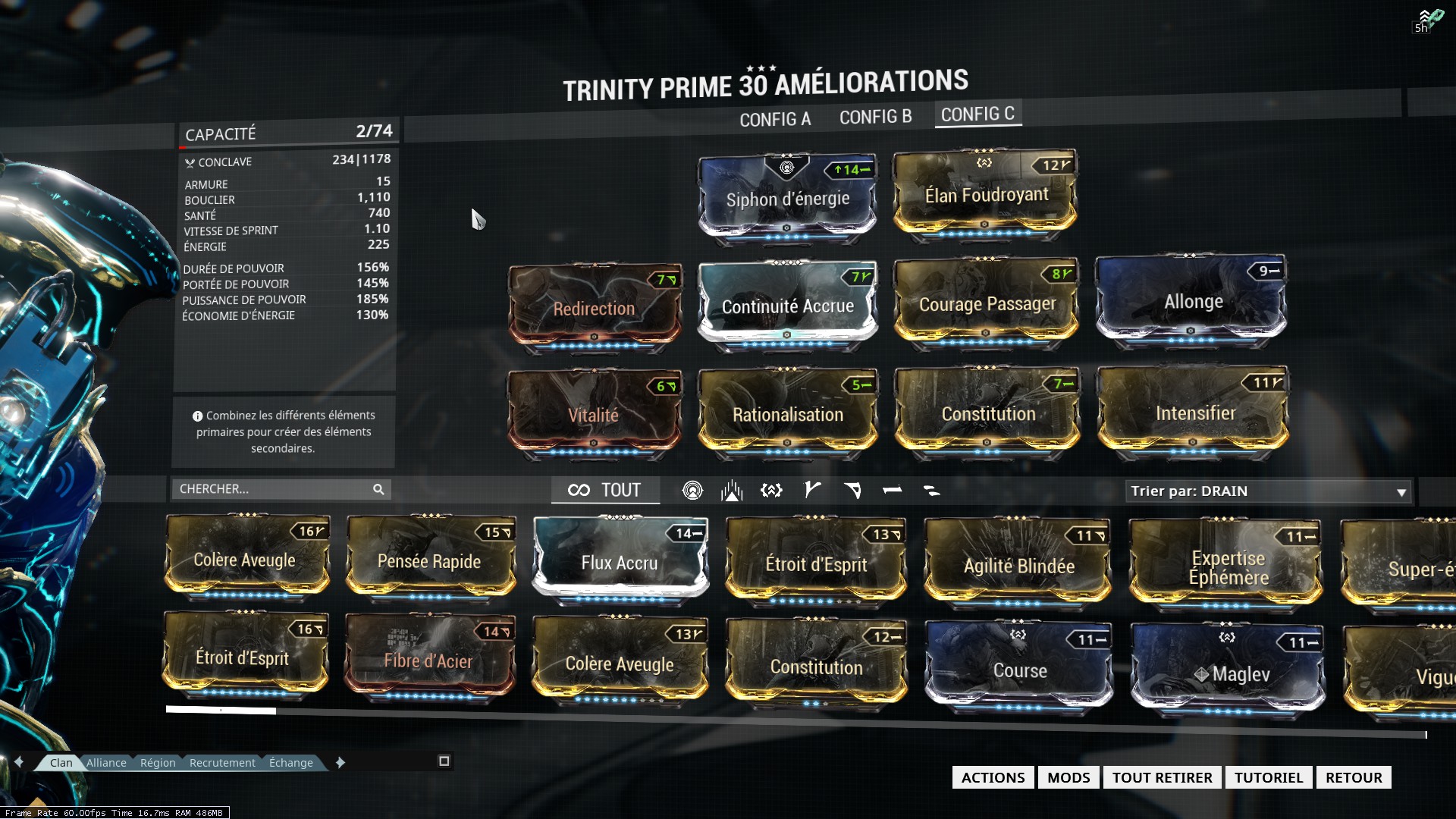Open the MODS screen

pos(1068,777)
